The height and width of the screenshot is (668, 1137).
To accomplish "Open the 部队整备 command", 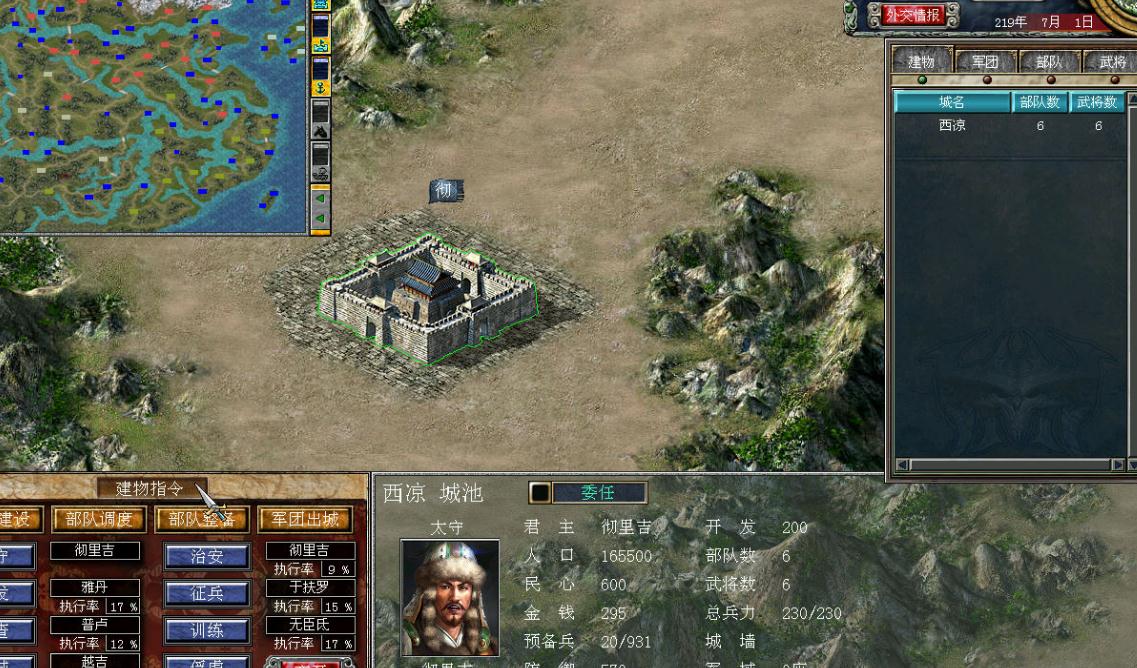I will pos(202,520).
